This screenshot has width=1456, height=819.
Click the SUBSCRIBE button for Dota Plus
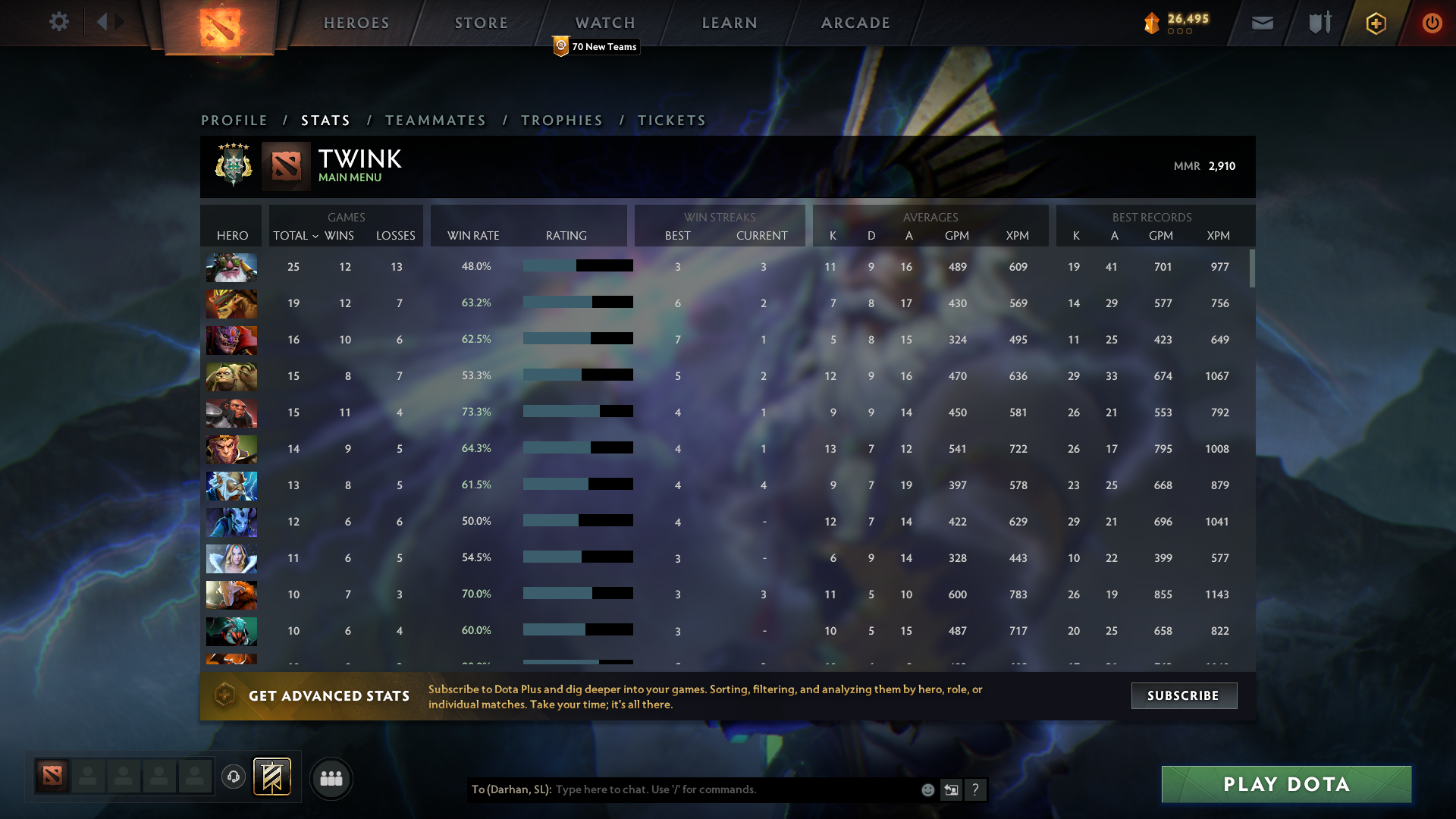[x=1184, y=695]
